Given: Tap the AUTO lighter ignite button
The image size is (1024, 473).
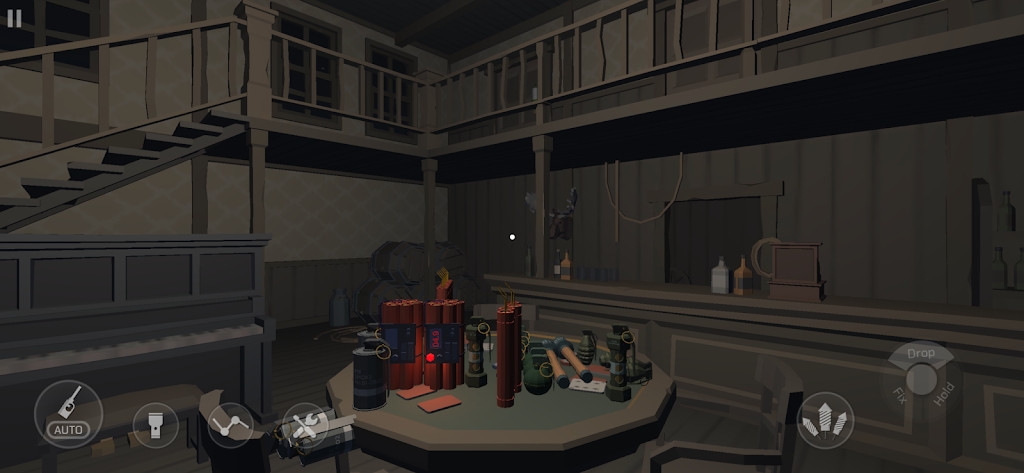Looking at the screenshot, I should coord(68,414).
